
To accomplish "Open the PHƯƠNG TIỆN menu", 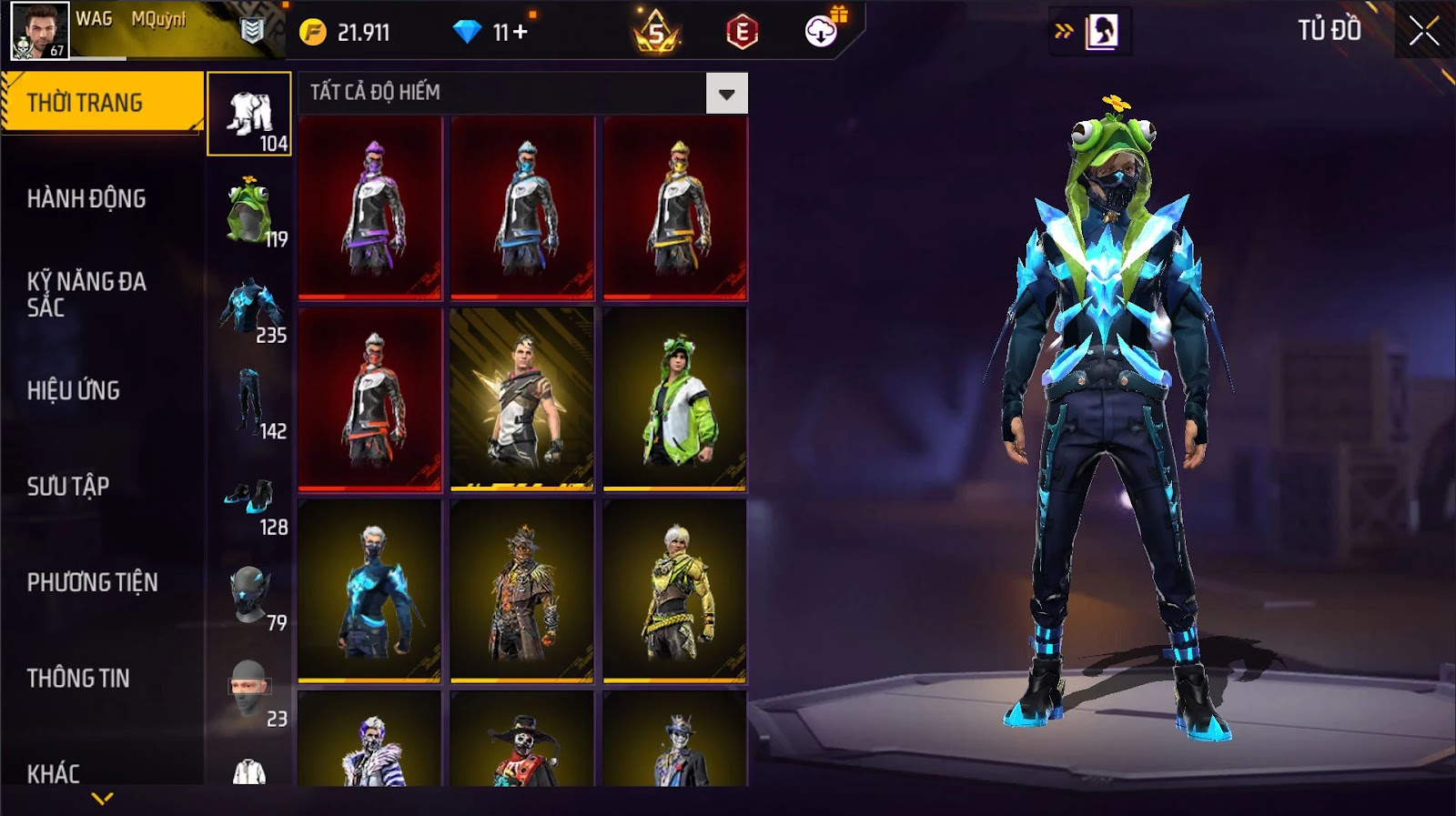I will point(92,582).
